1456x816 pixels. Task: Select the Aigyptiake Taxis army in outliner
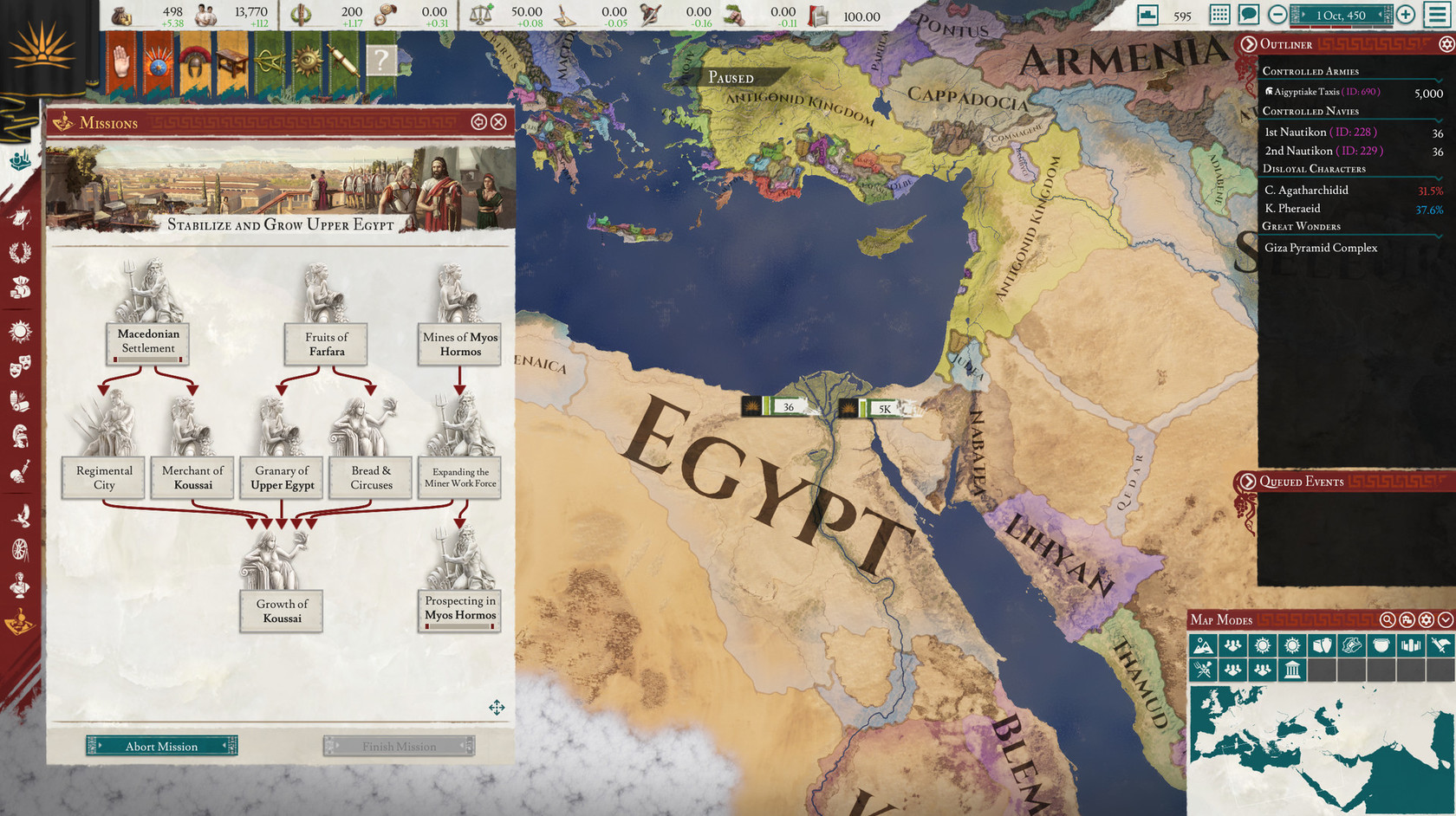click(1326, 92)
